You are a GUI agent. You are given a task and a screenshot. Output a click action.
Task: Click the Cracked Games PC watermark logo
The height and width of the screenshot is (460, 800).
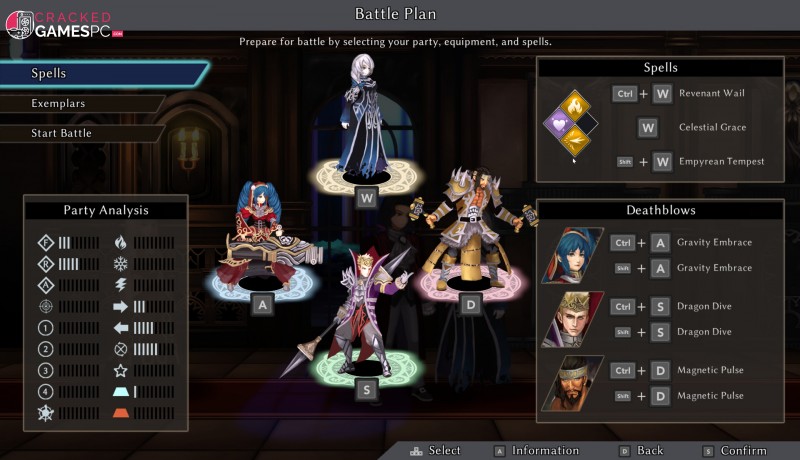[x=65, y=22]
